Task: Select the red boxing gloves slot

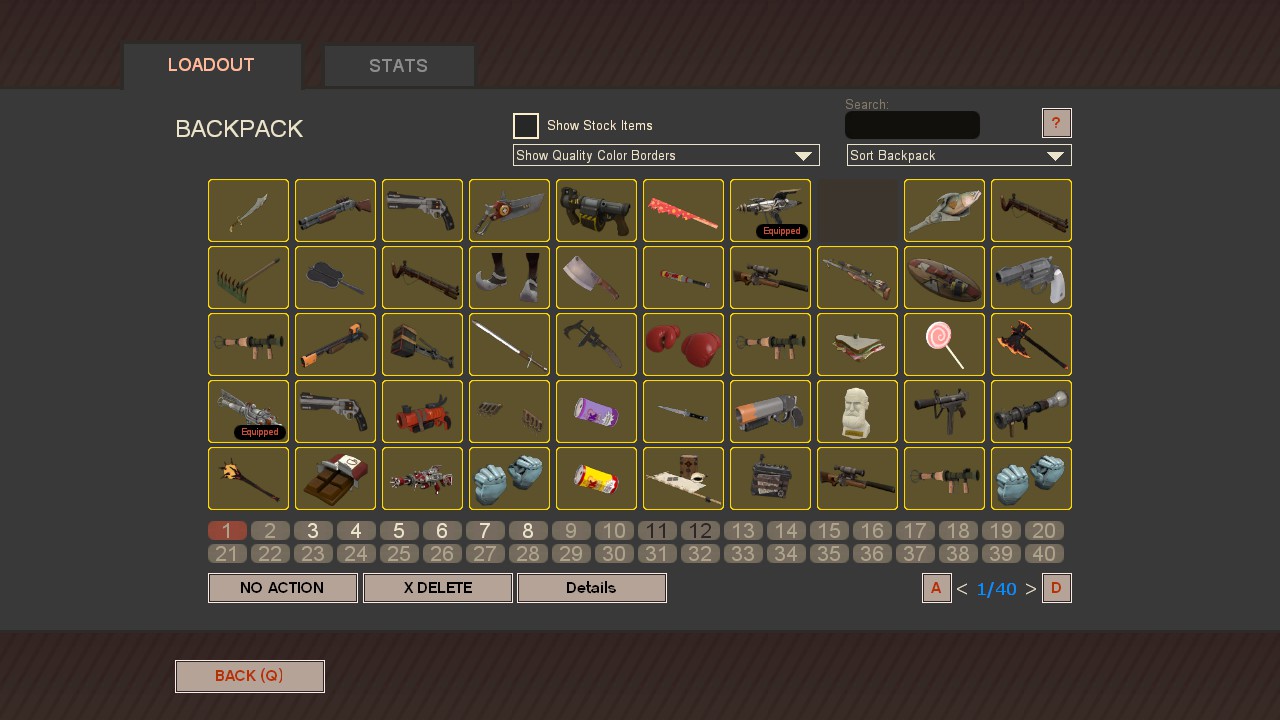Action: (683, 344)
